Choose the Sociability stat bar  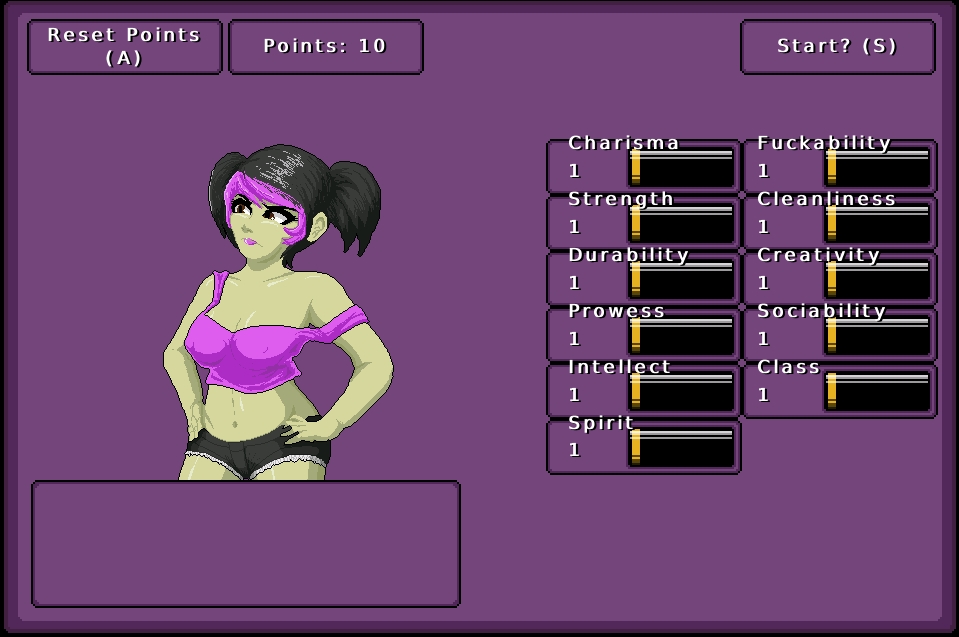coord(878,336)
